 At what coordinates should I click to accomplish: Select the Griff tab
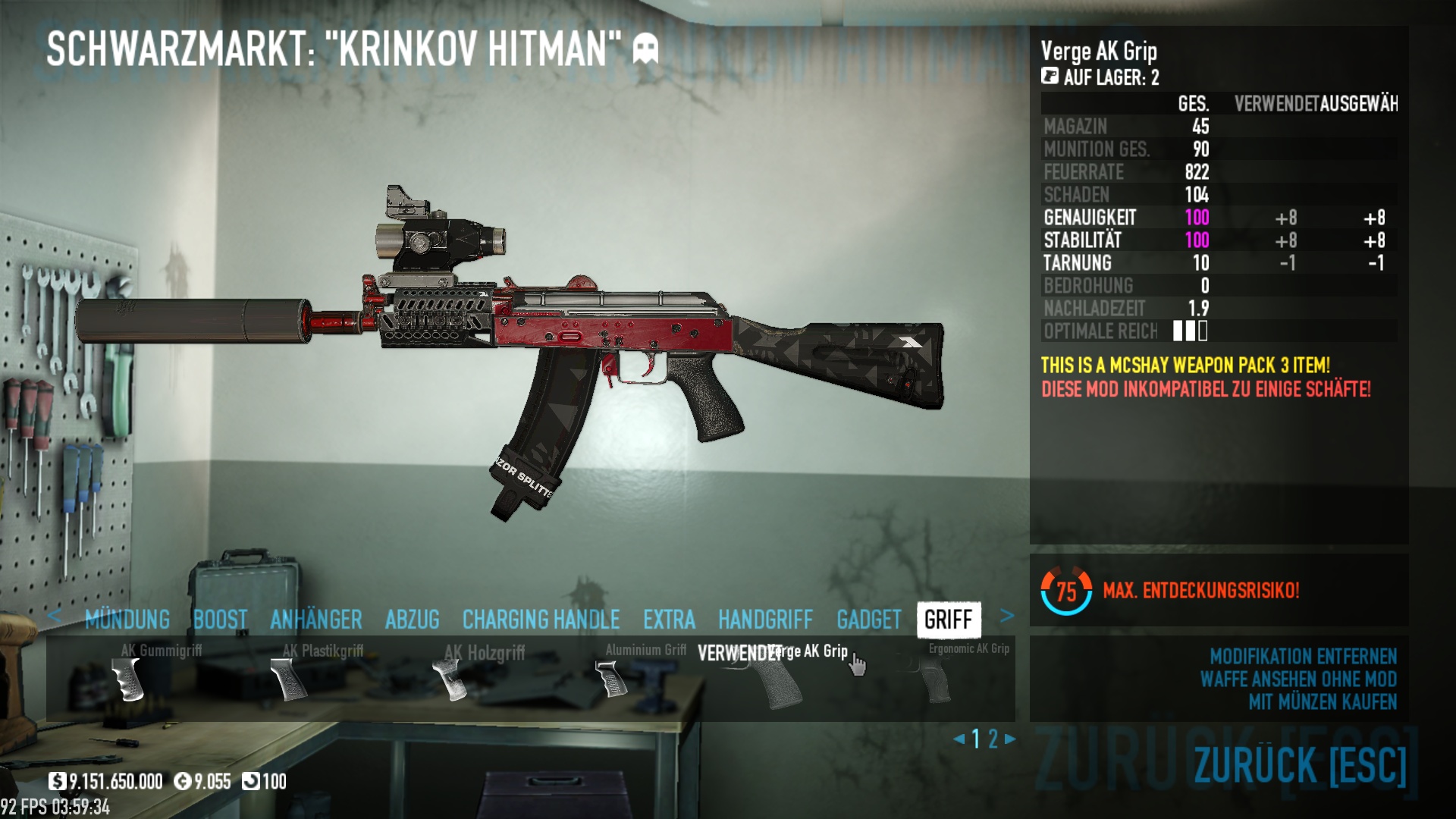pyautogui.click(x=948, y=620)
